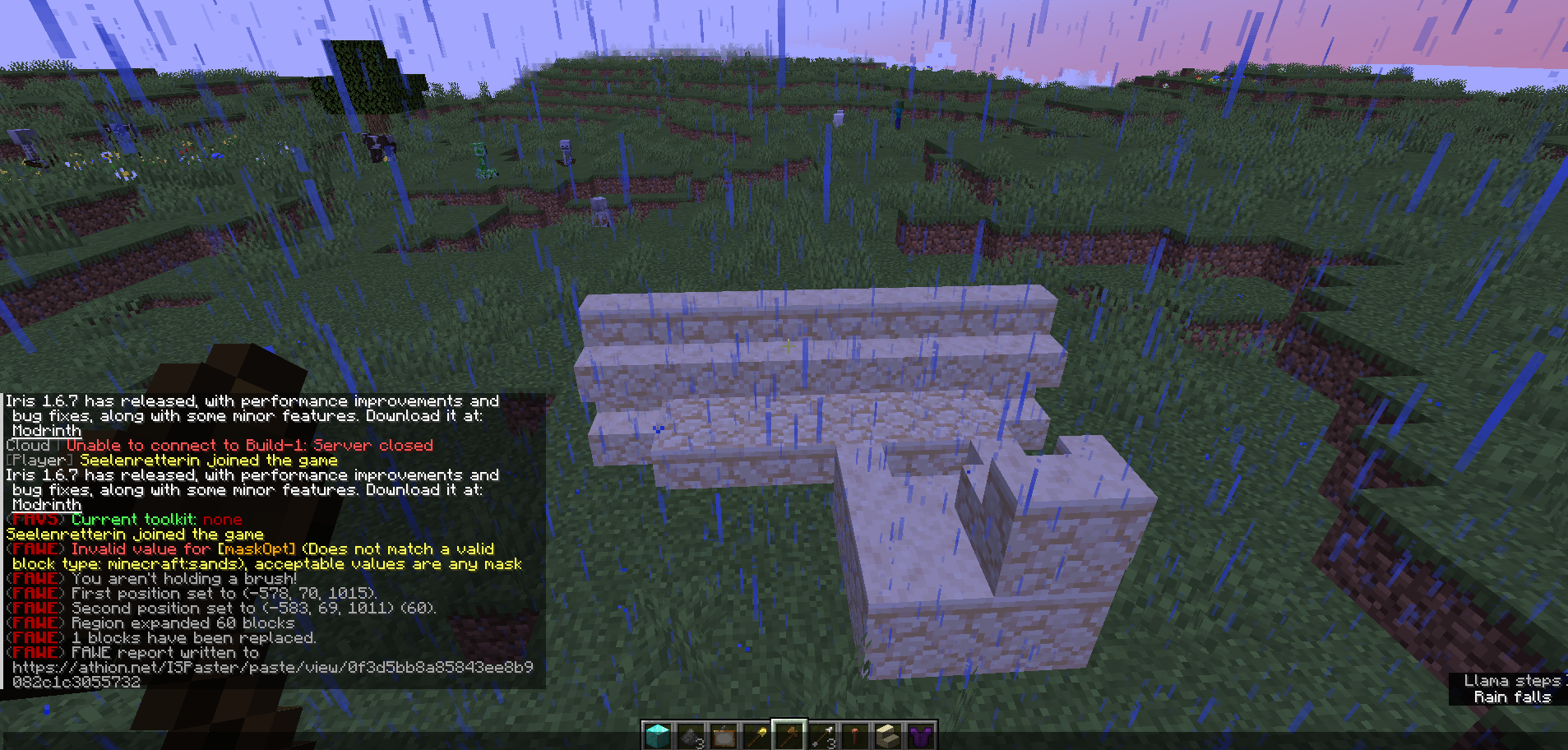The image size is (1568, 750).
Task: Select the purple chestplate in the hotbar
Action: tap(921, 736)
